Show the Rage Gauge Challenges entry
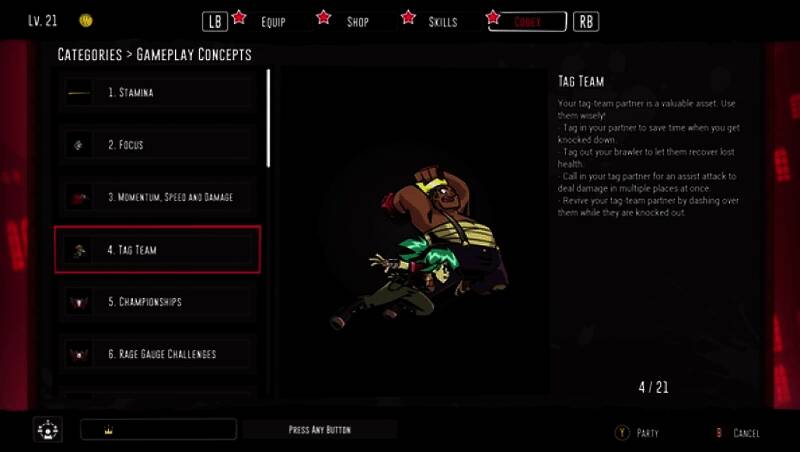The width and height of the screenshot is (800, 452). coord(158,353)
